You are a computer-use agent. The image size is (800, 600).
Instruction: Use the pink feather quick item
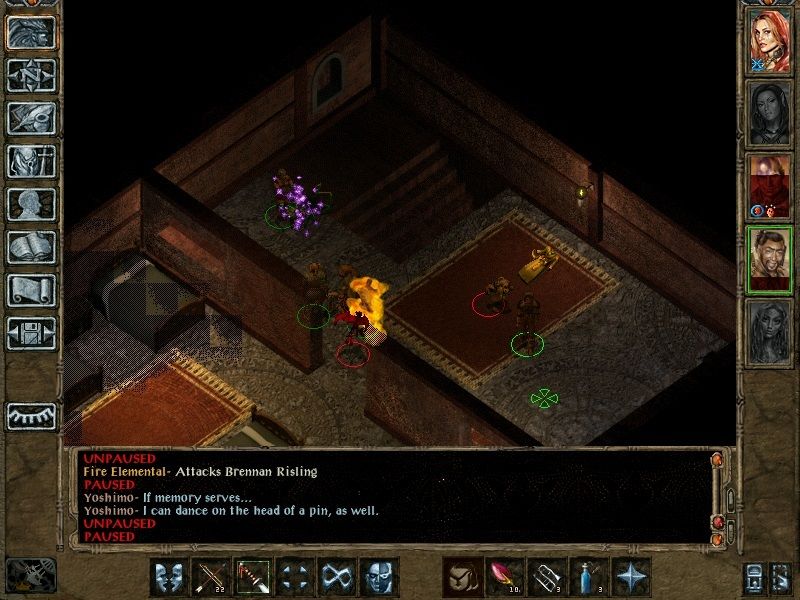(504, 577)
